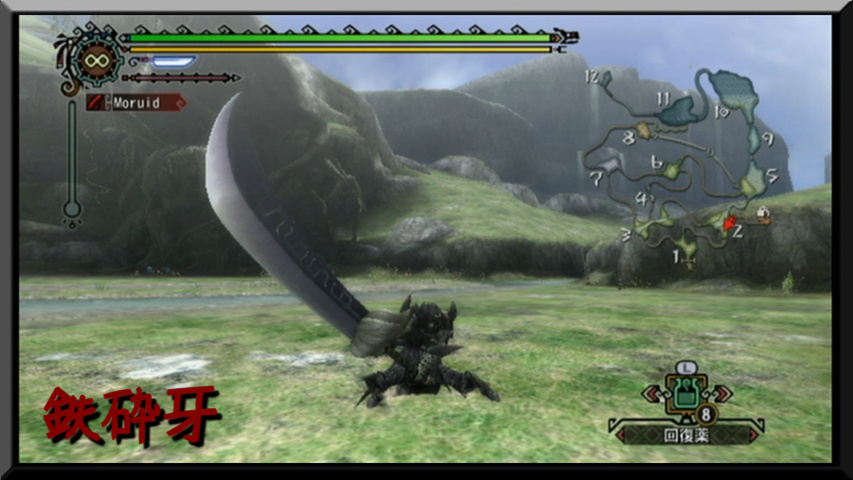Select area 8 on the minimap
Image resolution: width=853 pixels, height=480 pixels.
coord(629,137)
